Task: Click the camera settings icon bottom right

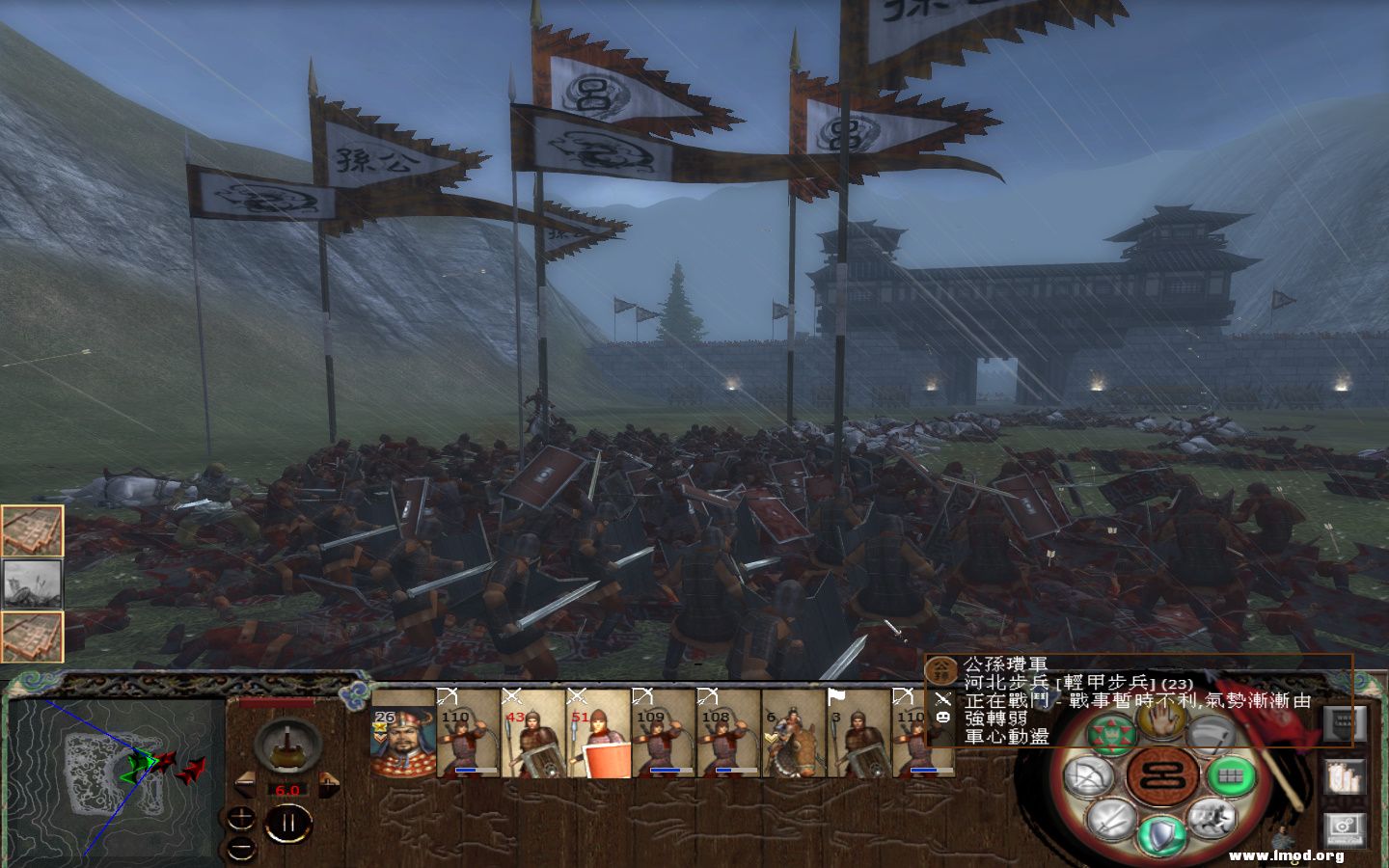Action: 1346,825
